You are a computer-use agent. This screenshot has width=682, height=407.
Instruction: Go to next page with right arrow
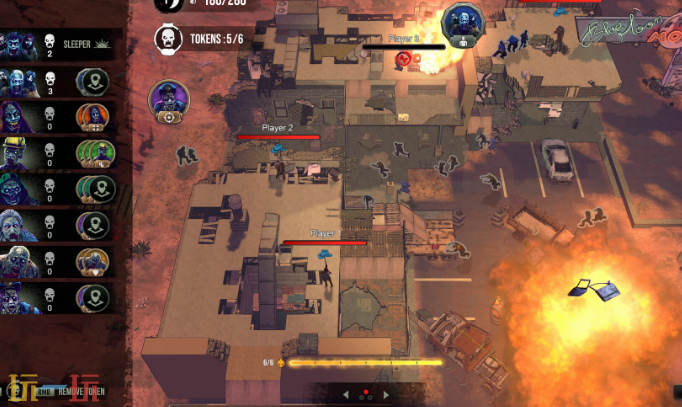click(387, 395)
